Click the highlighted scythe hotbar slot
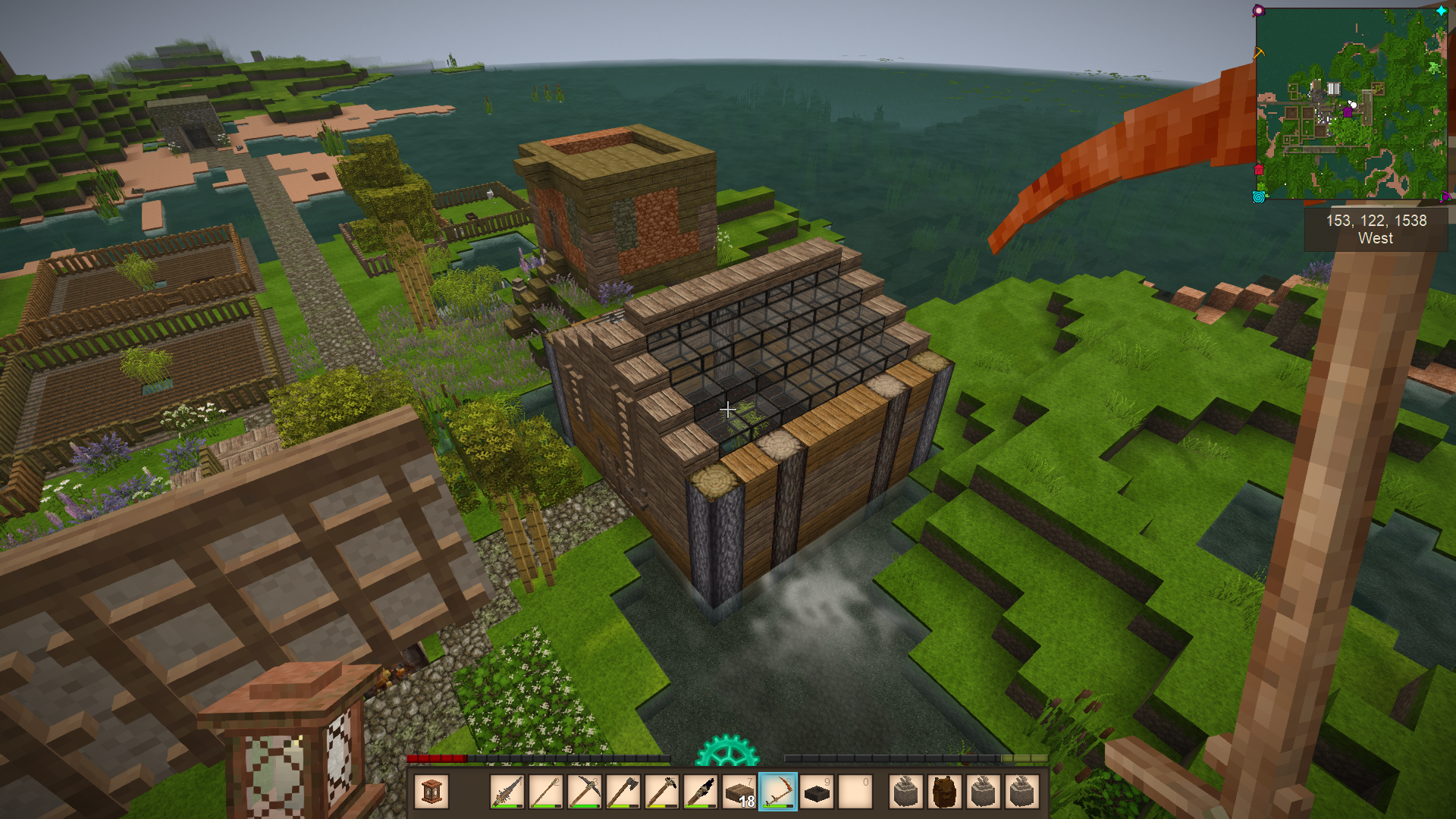 click(x=778, y=792)
